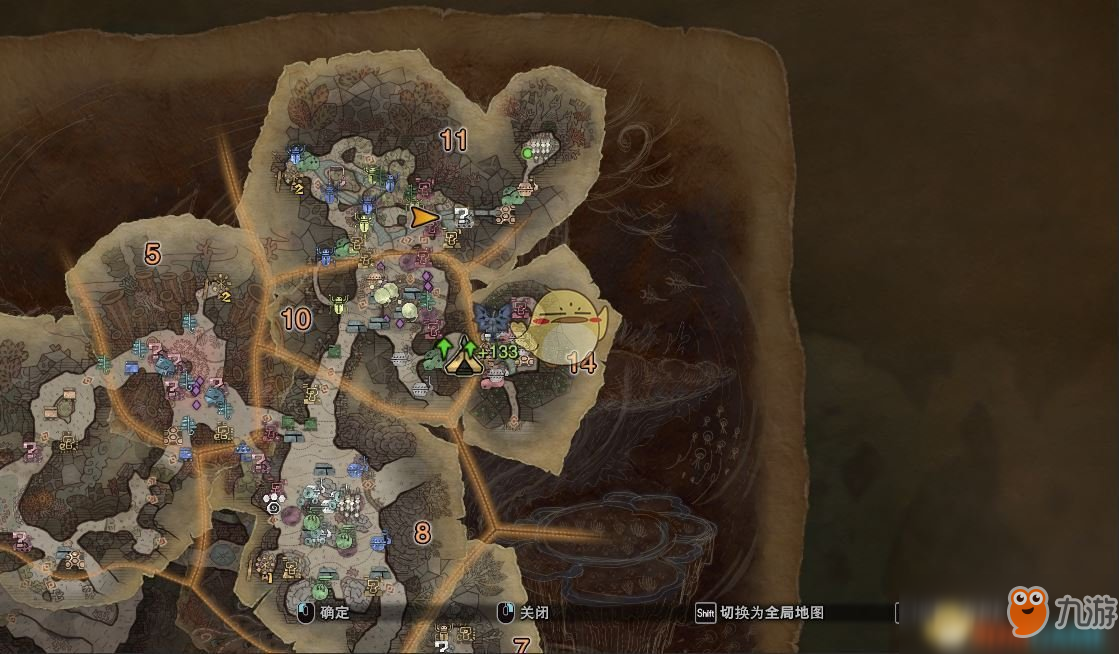Pick the green dot map marker

pyautogui.click(x=527, y=153)
